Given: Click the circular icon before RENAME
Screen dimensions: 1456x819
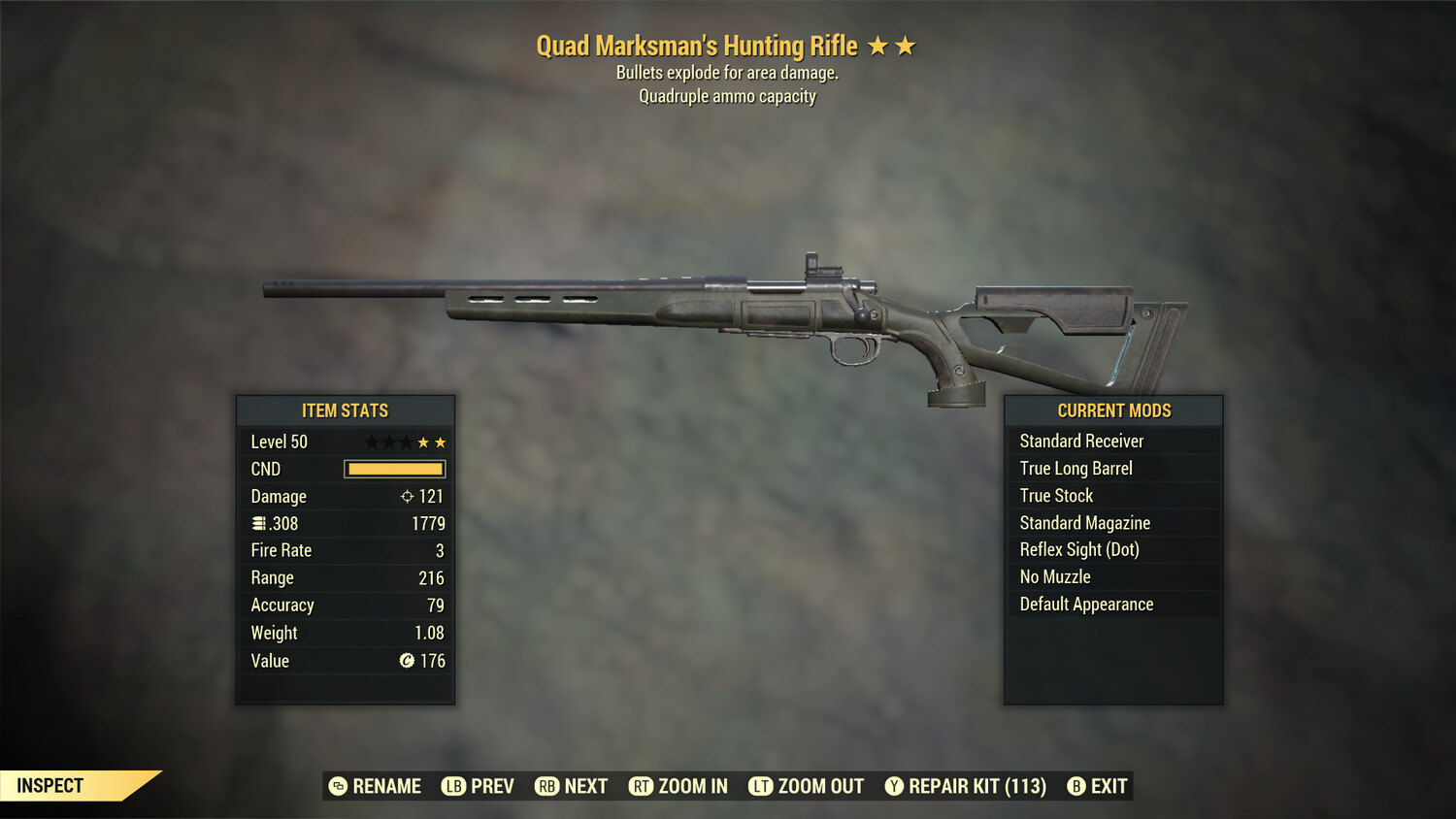Looking at the screenshot, I should [x=338, y=786].
